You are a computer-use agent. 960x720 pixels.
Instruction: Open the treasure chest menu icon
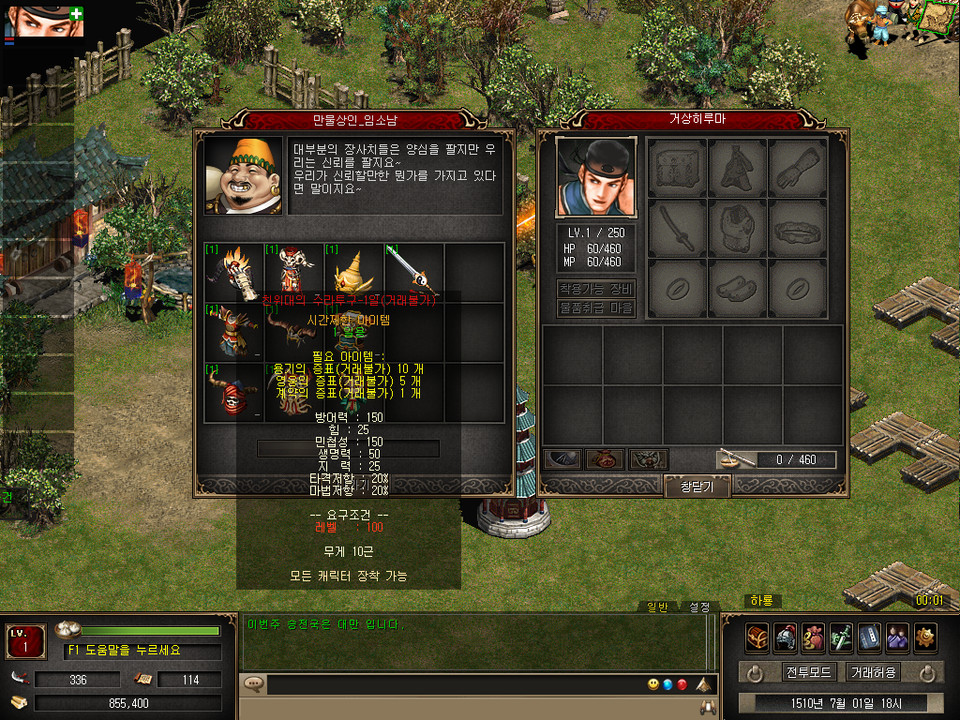(x=757, y=637)
